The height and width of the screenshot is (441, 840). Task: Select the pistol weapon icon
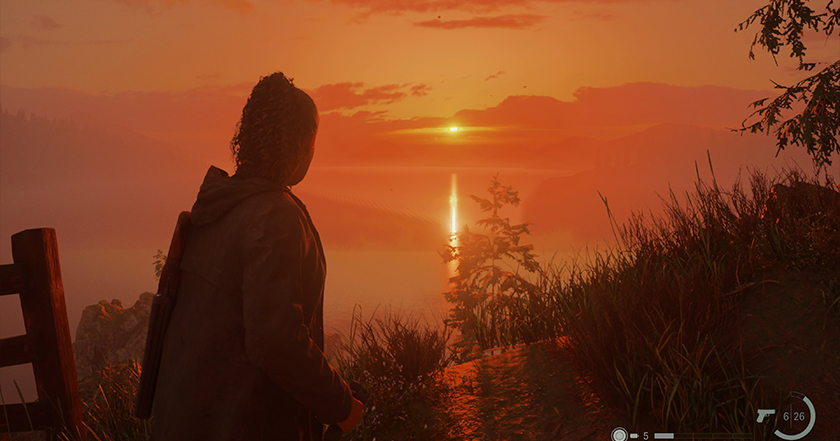765,415
